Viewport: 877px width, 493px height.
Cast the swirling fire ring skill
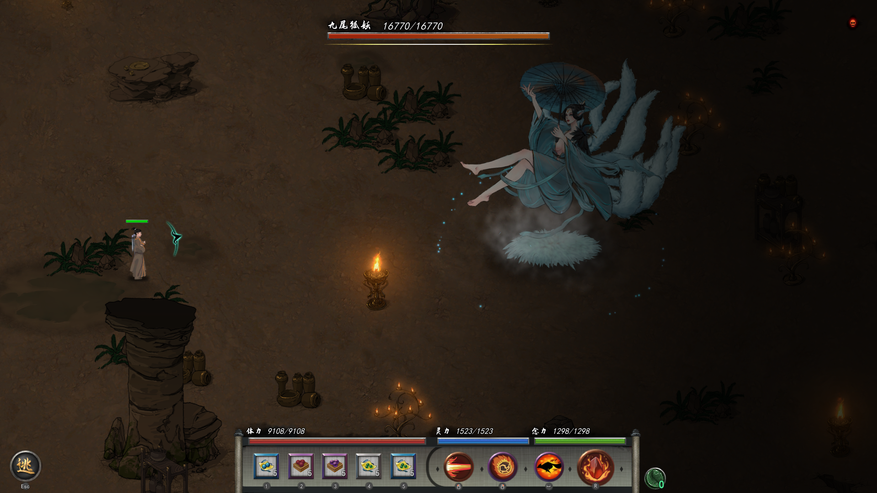pos(503,466)
